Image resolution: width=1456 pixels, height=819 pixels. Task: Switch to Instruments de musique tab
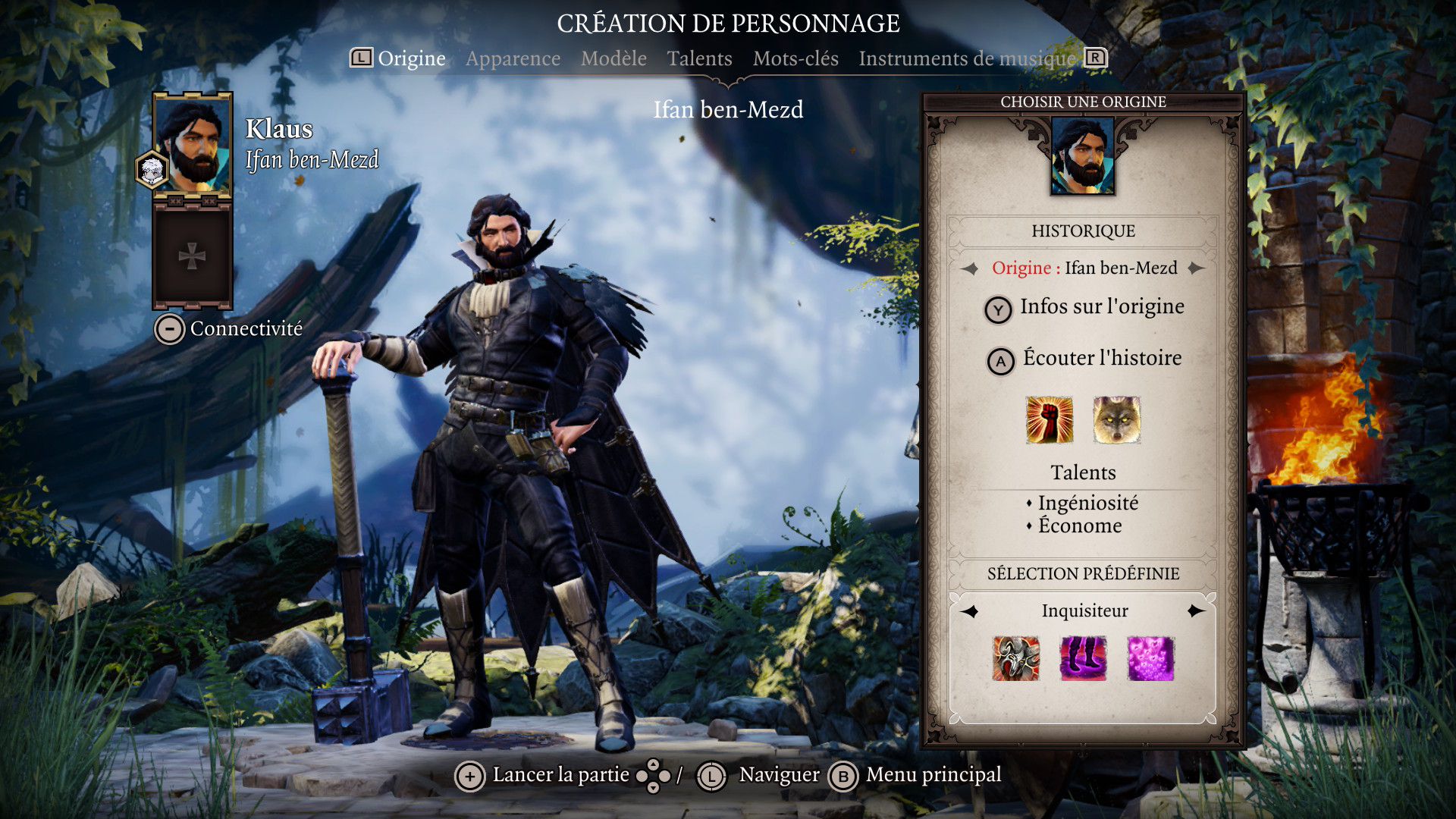pos(967,58)
